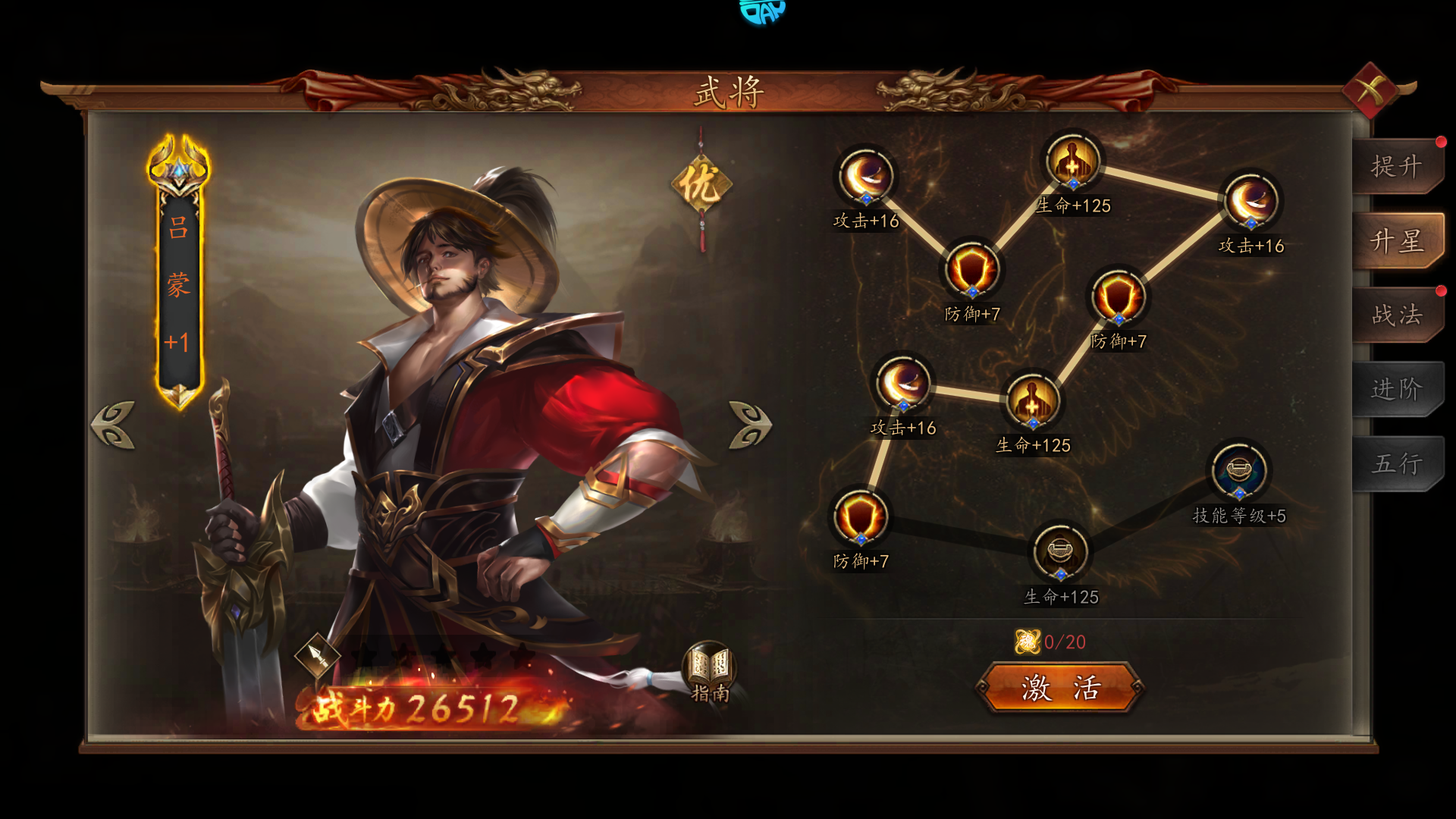Screen dimensions: 1456x819
Task: Open the 五行 tab
Action: pyautogui.click(x=1396, y=463)
